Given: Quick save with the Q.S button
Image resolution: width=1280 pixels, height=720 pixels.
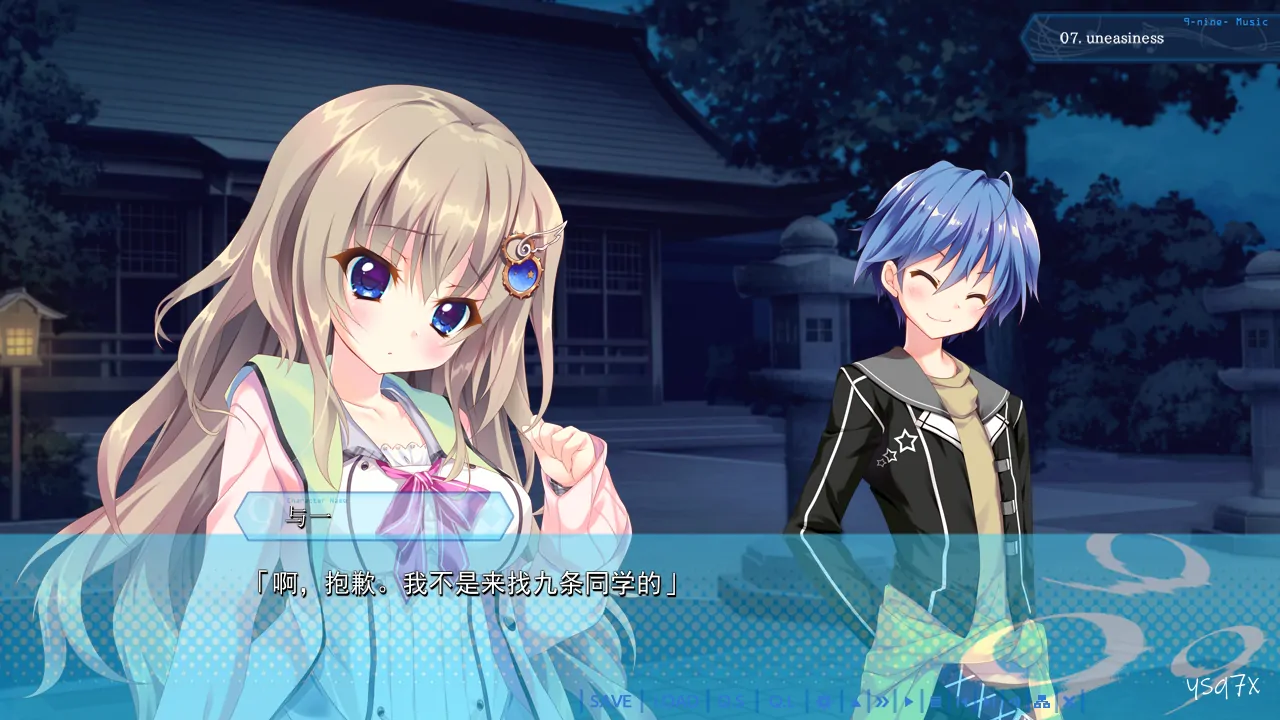Looking at the screenshot, I should click(x=732, y=701).
